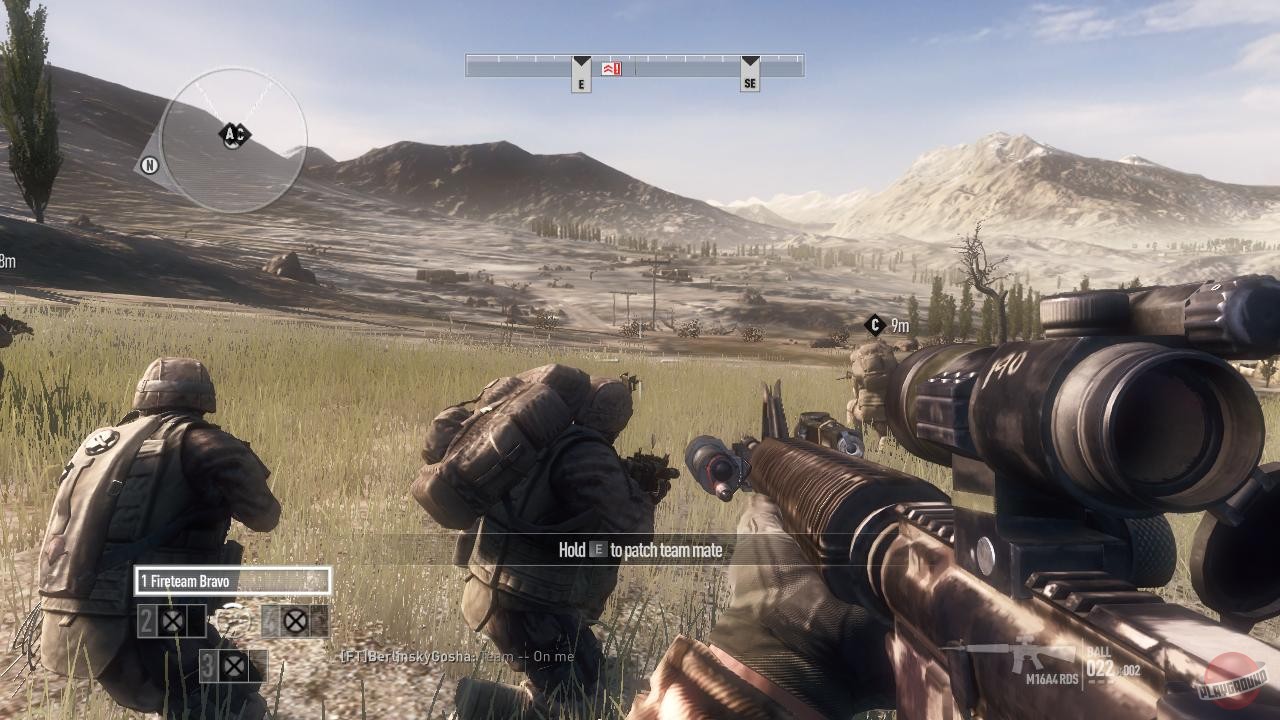Select the Fireteam Bravo squad entry
1280x720 pixels.
coord(232,581)
